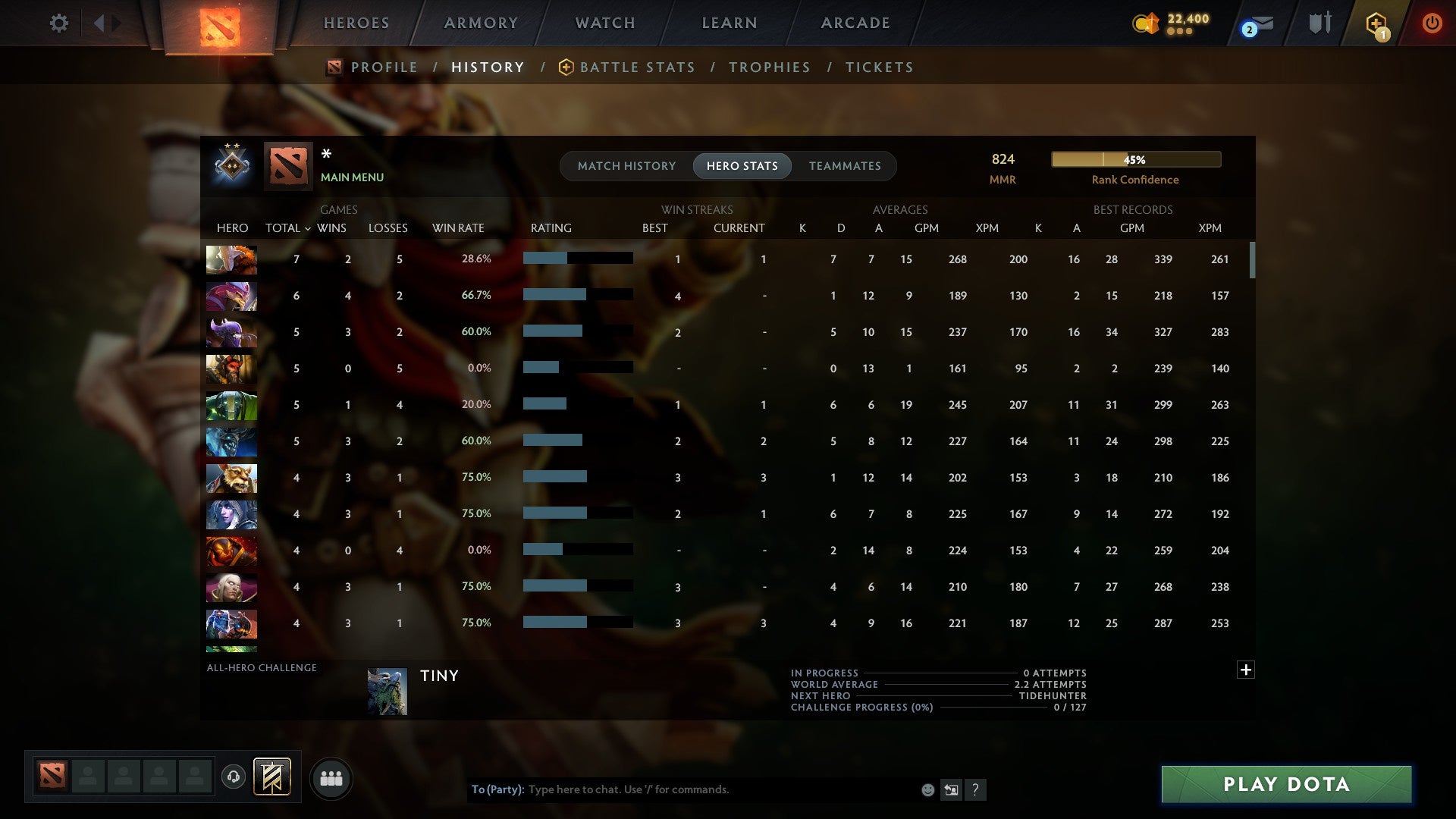
Task: Open the Battle Stats page
Action: pyautogui.click(x=637, y=67)
